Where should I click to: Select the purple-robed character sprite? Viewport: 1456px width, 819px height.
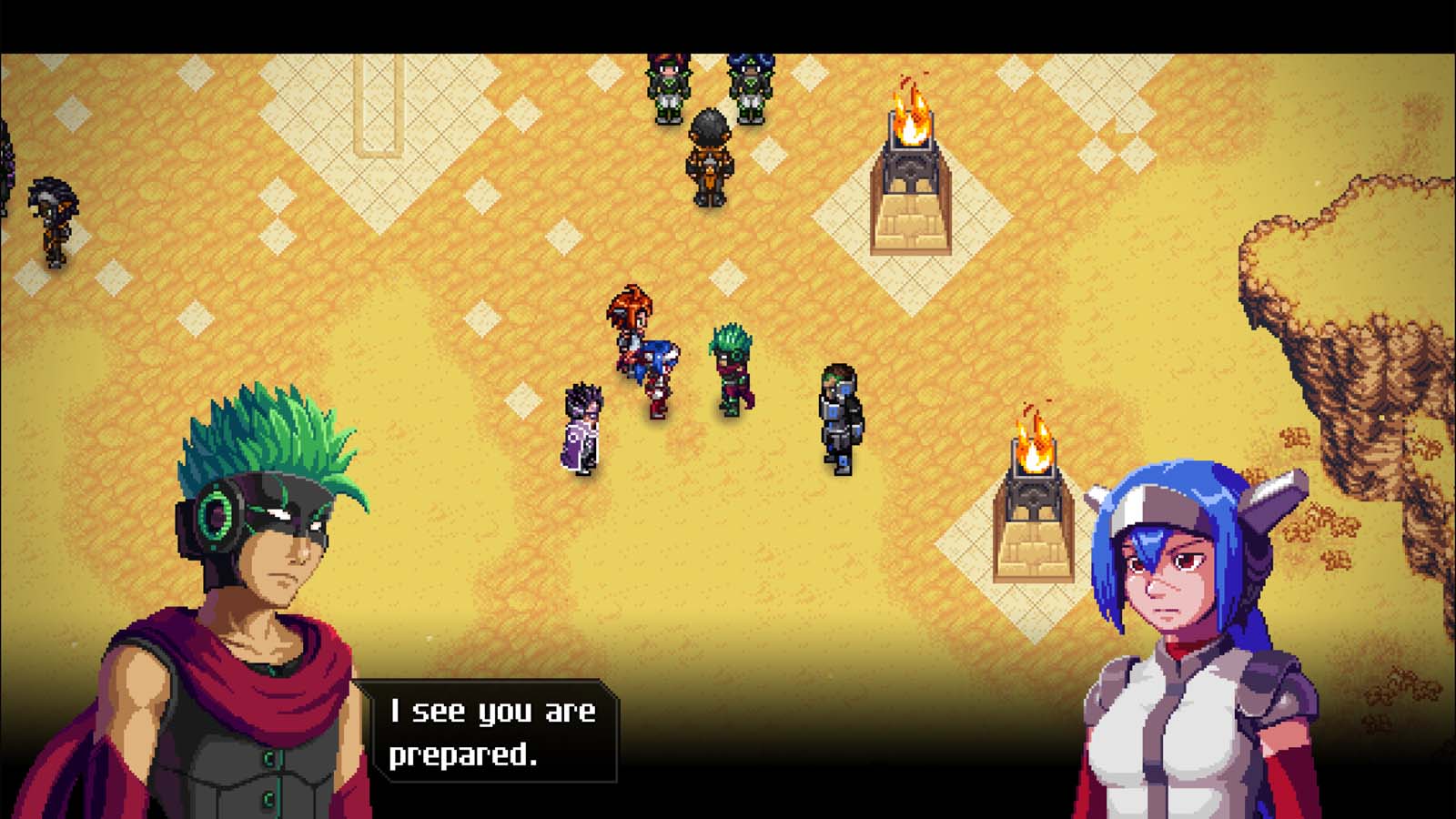tap(582, 428)
